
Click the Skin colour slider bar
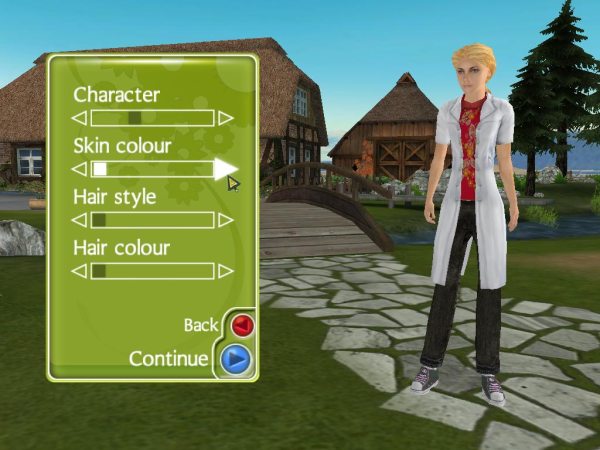(152, 169)
